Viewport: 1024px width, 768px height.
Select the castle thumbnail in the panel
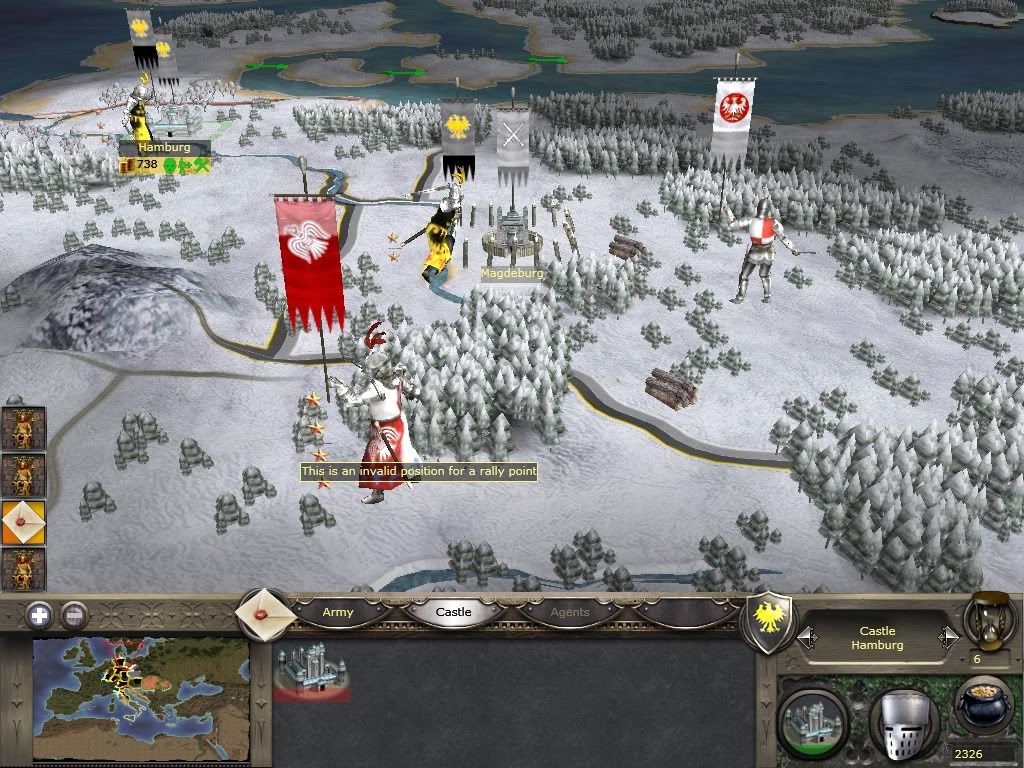310,671
